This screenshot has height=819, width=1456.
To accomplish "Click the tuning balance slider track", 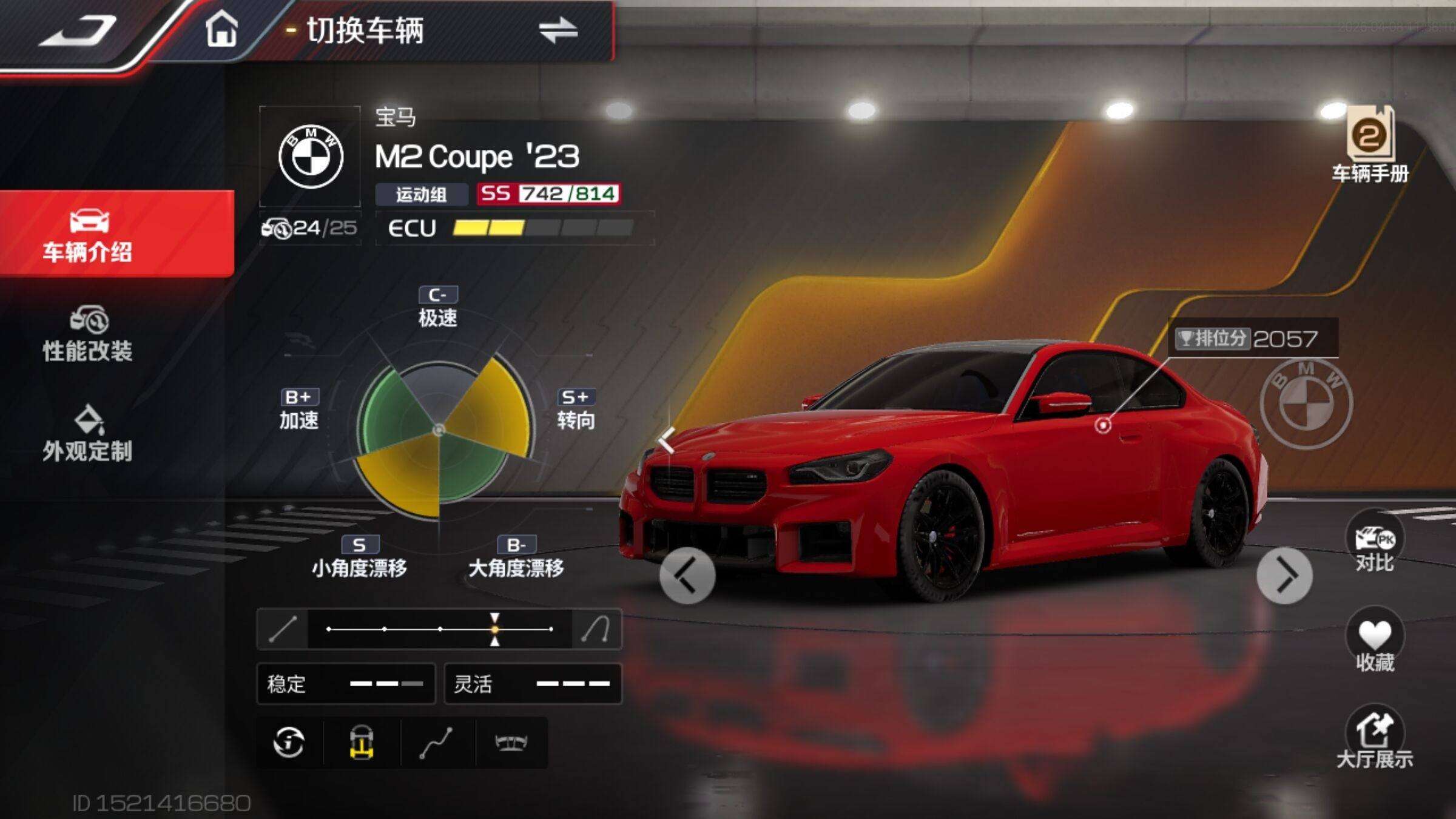I will pos(440,629).
